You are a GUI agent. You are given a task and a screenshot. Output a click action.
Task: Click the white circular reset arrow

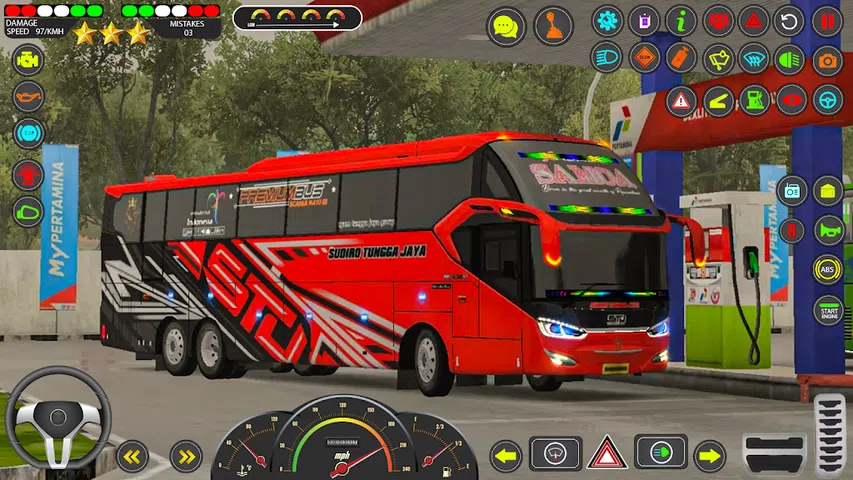[x=790, y=20]
